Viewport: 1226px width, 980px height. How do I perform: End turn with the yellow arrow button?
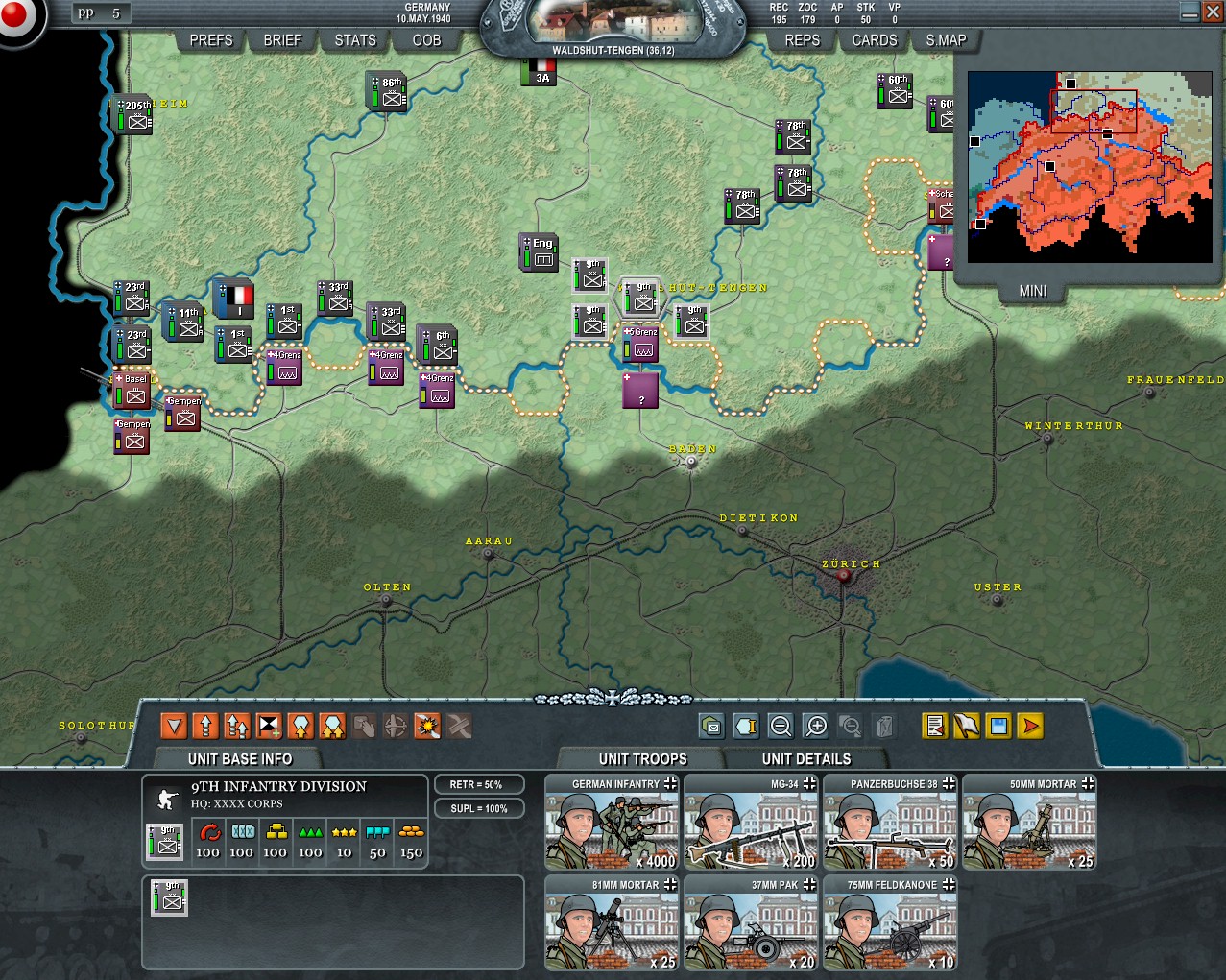click(1030, 727)
